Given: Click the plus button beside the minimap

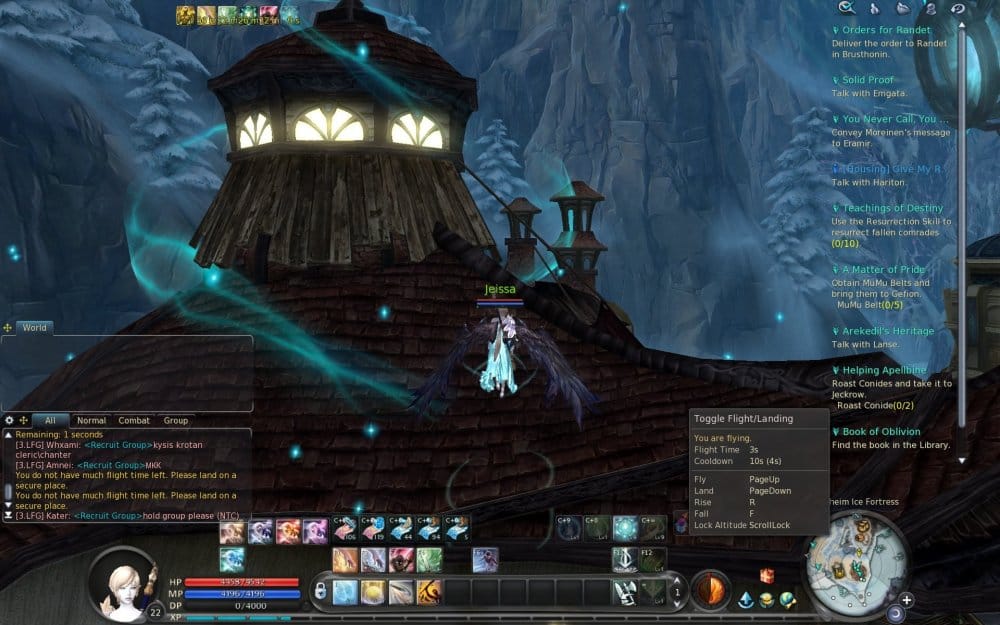Looking at the screenshot, I should (x=906, y=600).
